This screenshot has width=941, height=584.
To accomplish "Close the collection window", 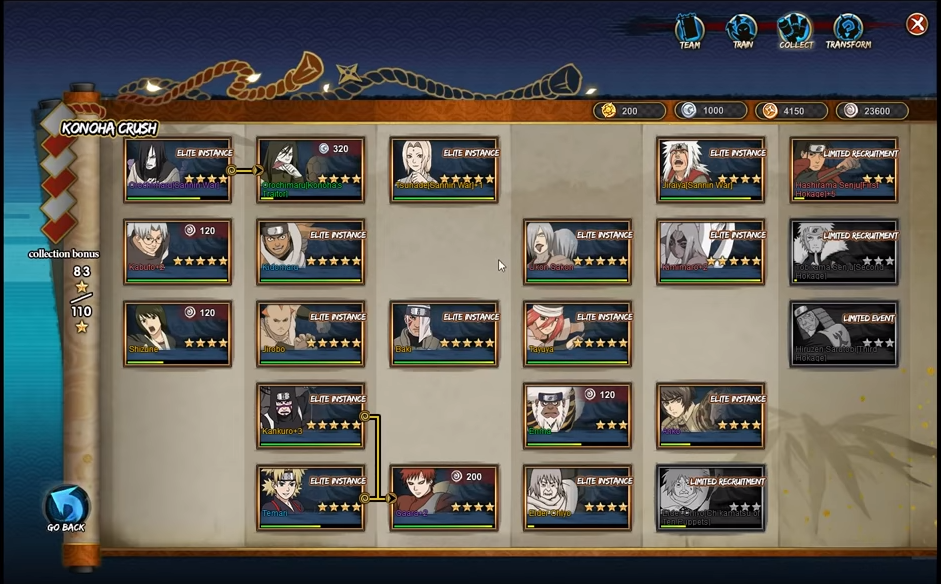I will [916, 25].
